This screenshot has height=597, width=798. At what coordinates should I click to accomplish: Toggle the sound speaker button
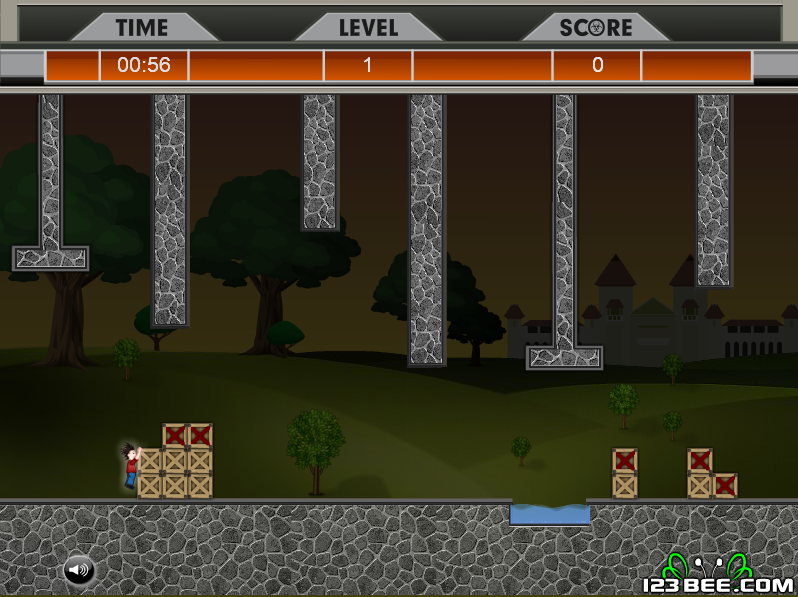[79, 571]
